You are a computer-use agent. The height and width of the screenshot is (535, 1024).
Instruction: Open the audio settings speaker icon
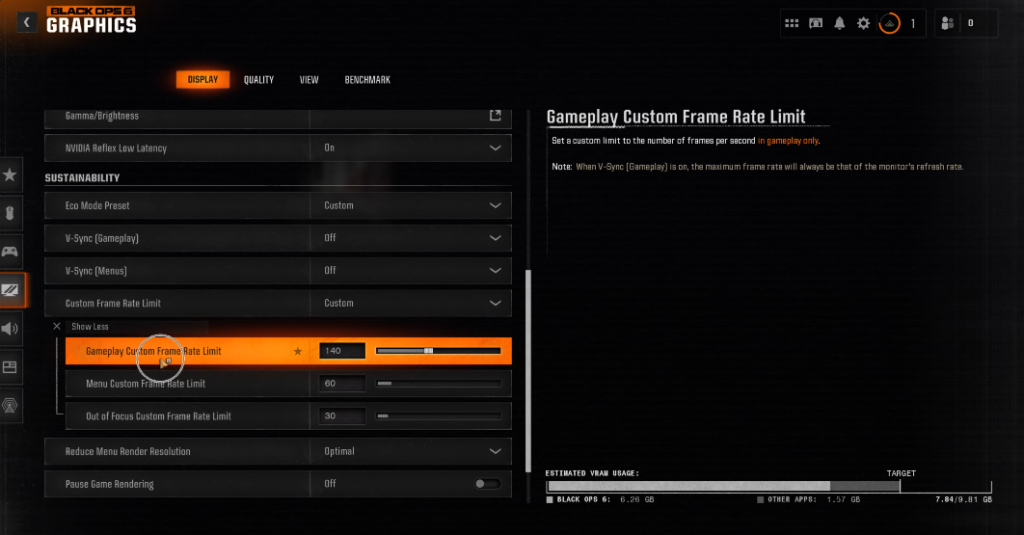coord(11,328)
